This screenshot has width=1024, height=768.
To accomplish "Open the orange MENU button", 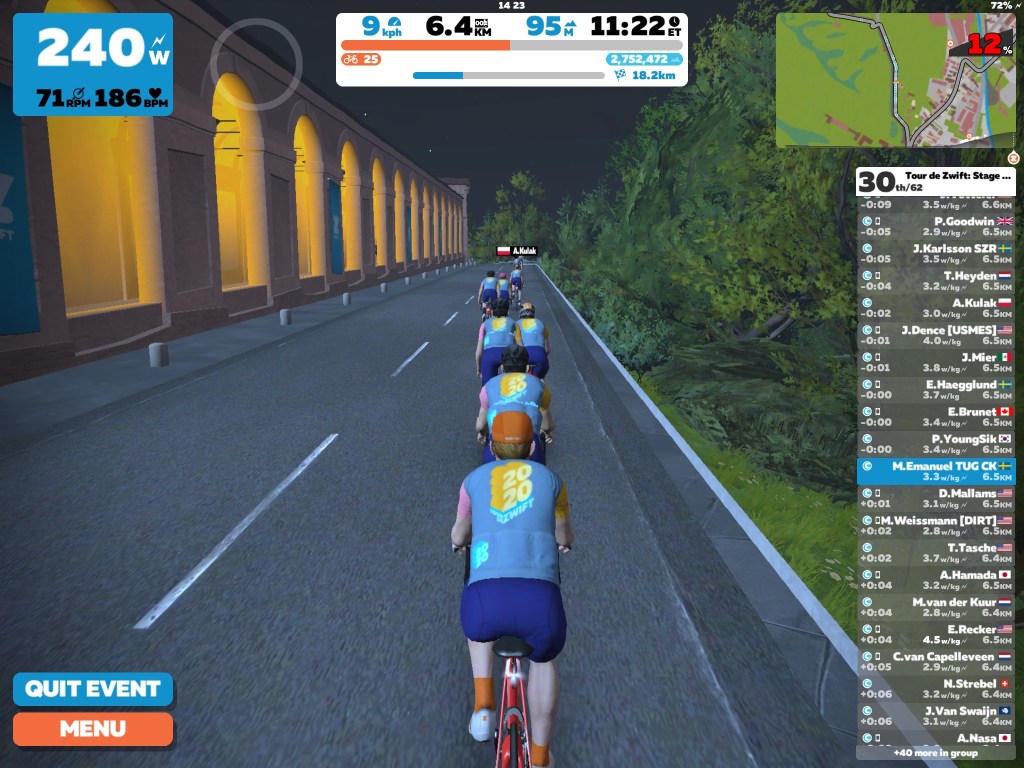I will click(92, 729).
